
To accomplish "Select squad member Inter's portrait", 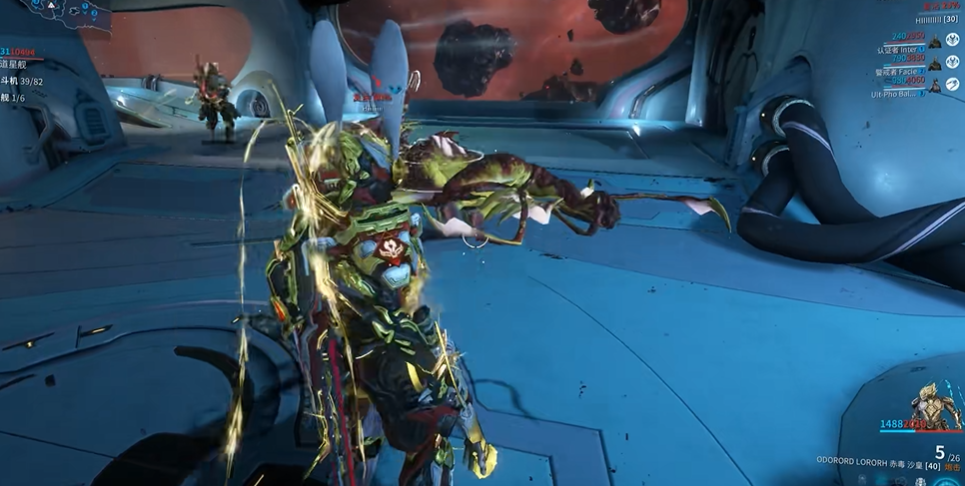I will click(937, 42).
